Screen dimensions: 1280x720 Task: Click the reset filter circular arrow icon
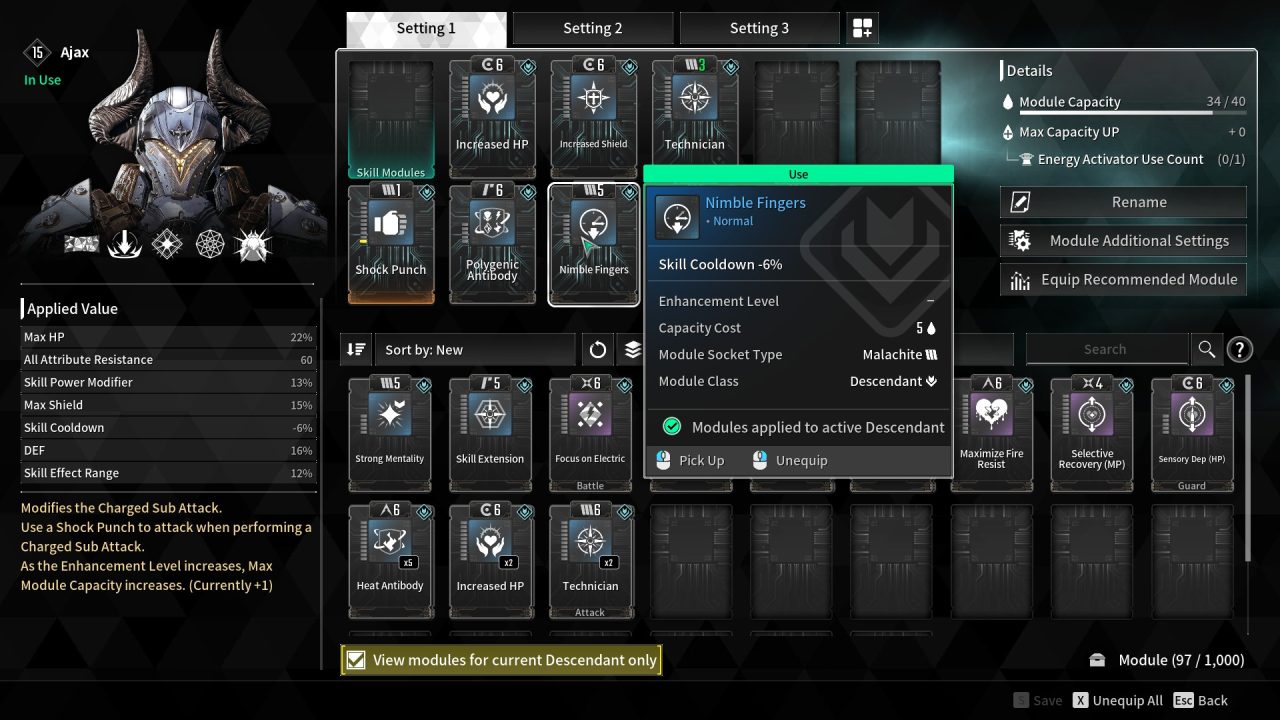(597, 349)
